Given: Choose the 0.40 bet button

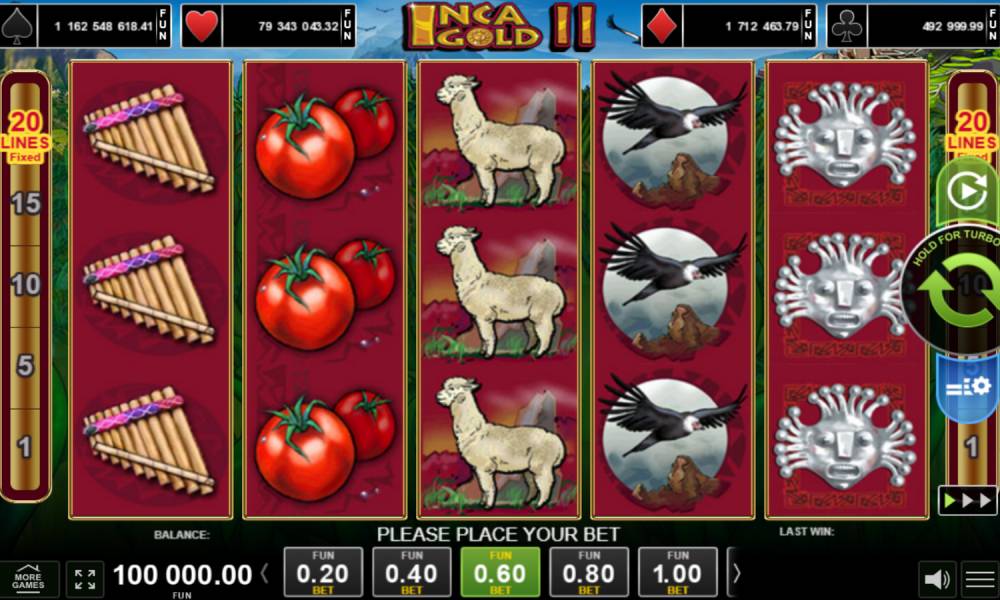Looking at the screenshot, I should pyautogui.click(x=411, y=573).
